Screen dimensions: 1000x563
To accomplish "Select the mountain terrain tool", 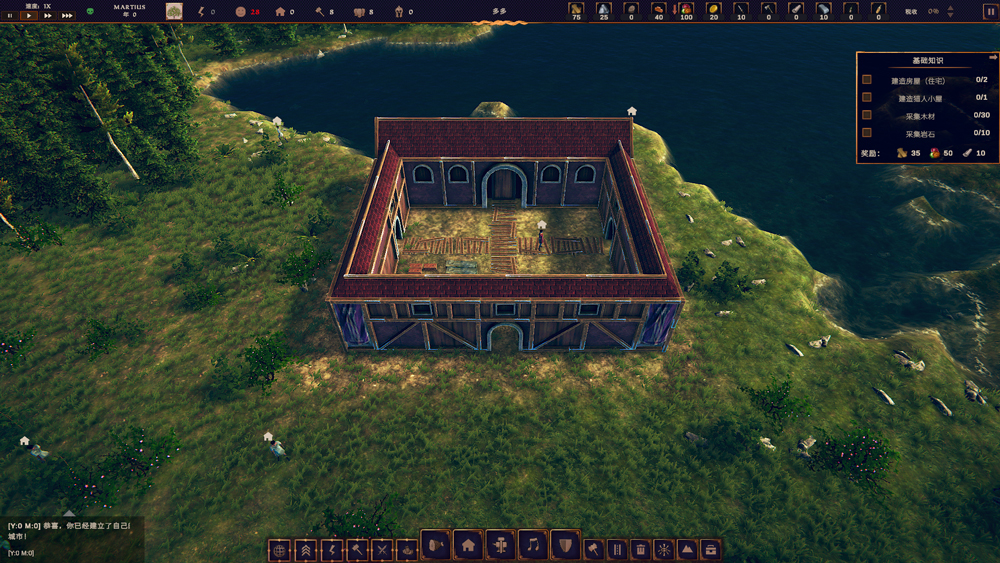I will 687,549.
